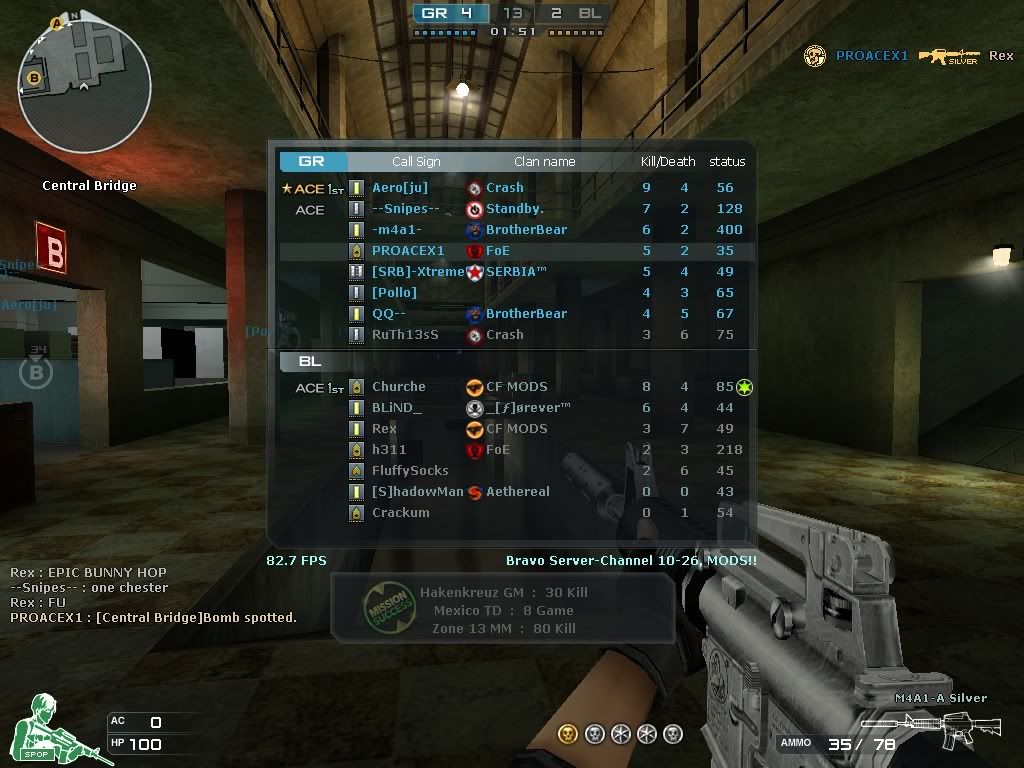
Task: Select h311 player row
Action: pyautogui.click(x=389, y=450)
